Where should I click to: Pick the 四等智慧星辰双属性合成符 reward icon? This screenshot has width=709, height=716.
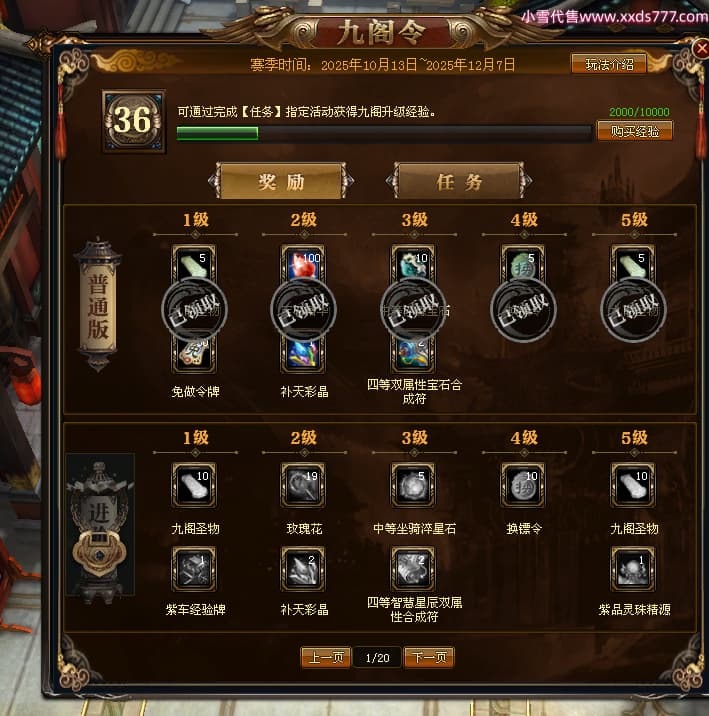pyautogui.click(x=413, y=568)
